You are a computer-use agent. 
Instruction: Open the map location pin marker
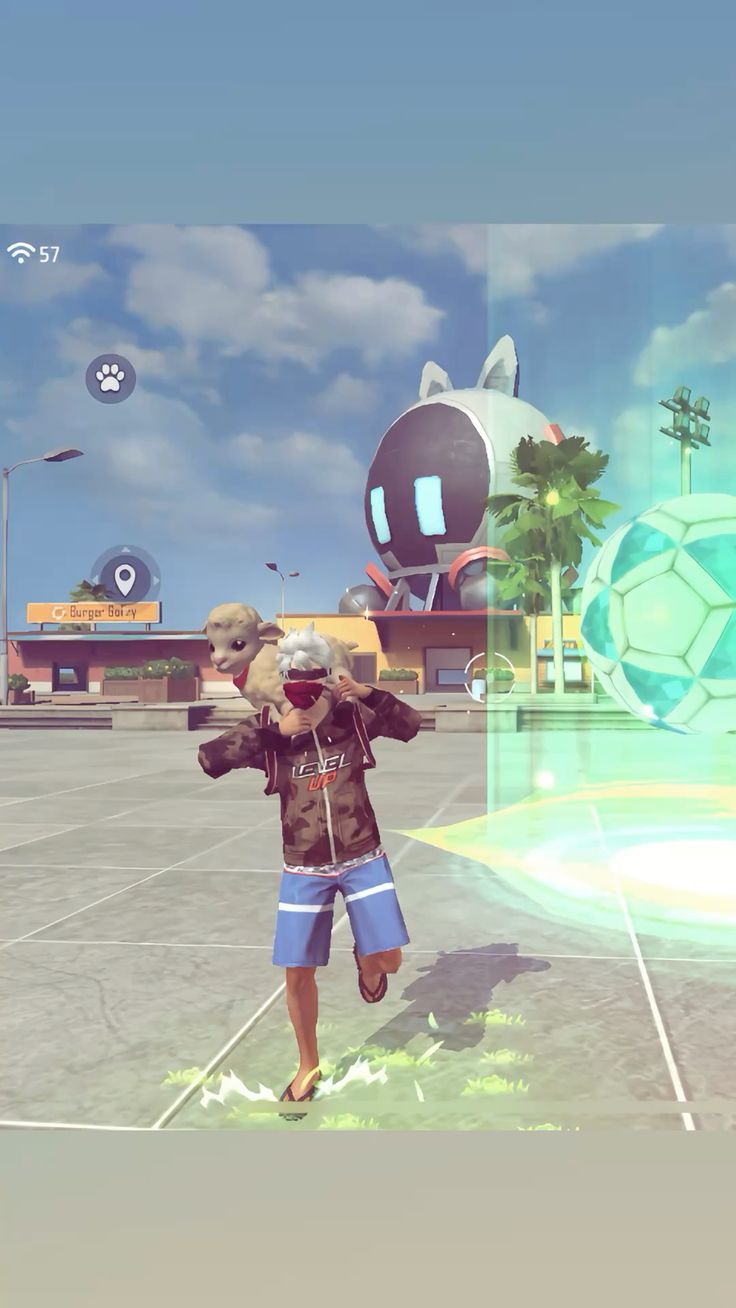(125, 577)
